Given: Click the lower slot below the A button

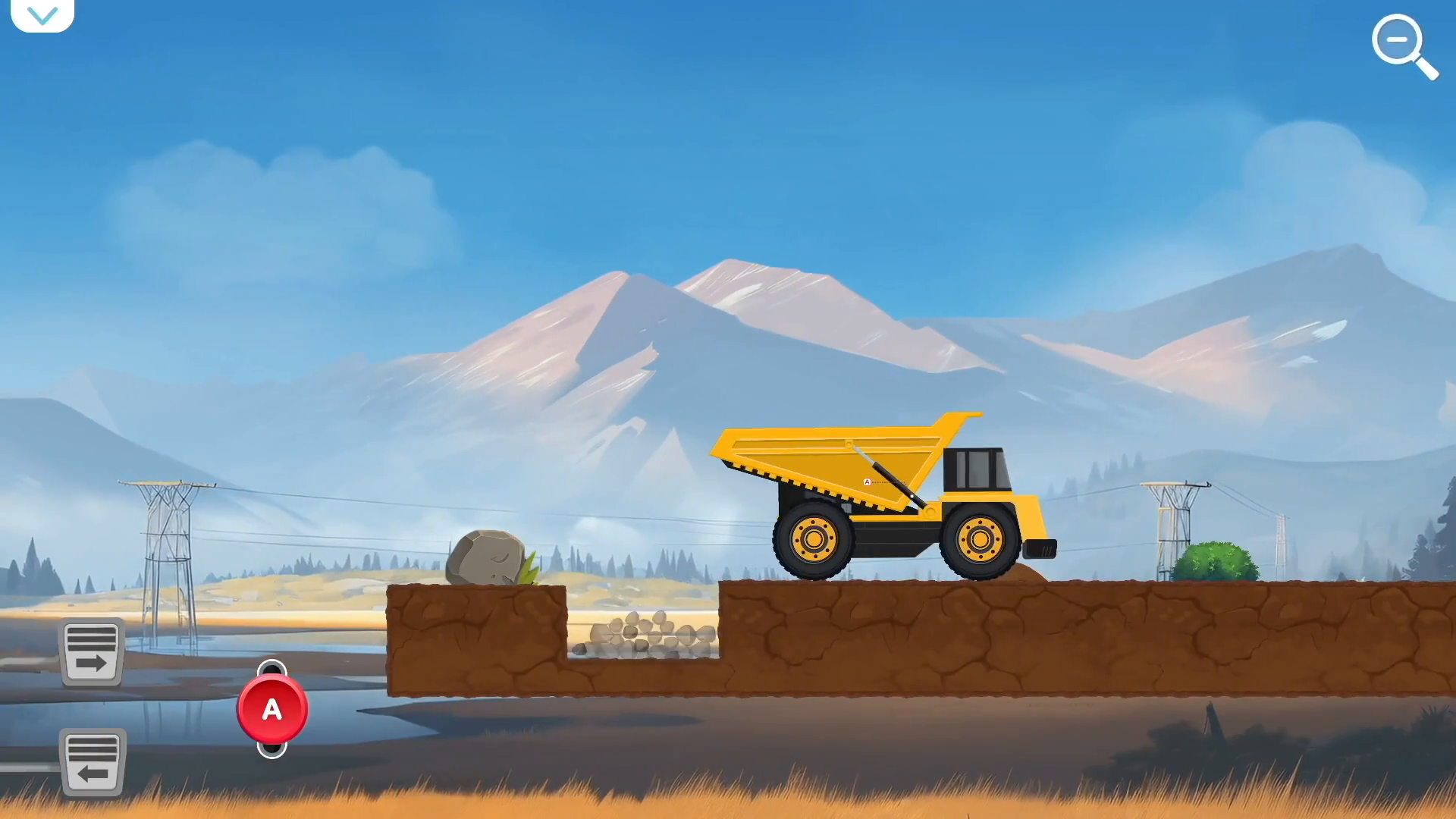Looking at the screenshot, I should click(x=272, y=749).
